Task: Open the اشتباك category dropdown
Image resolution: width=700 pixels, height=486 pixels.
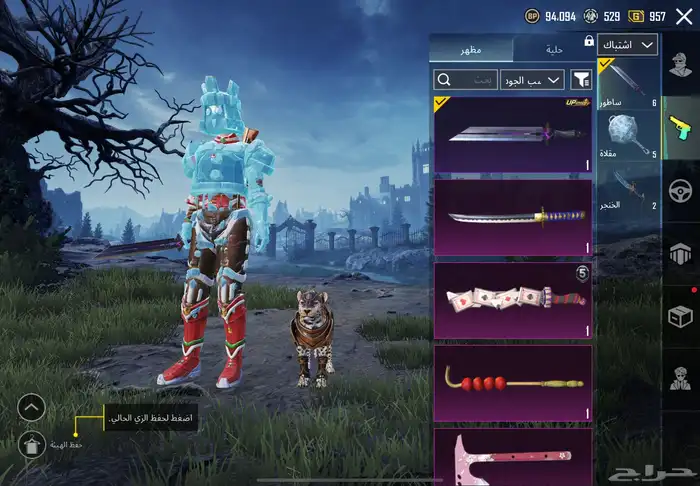Action: 628,45
